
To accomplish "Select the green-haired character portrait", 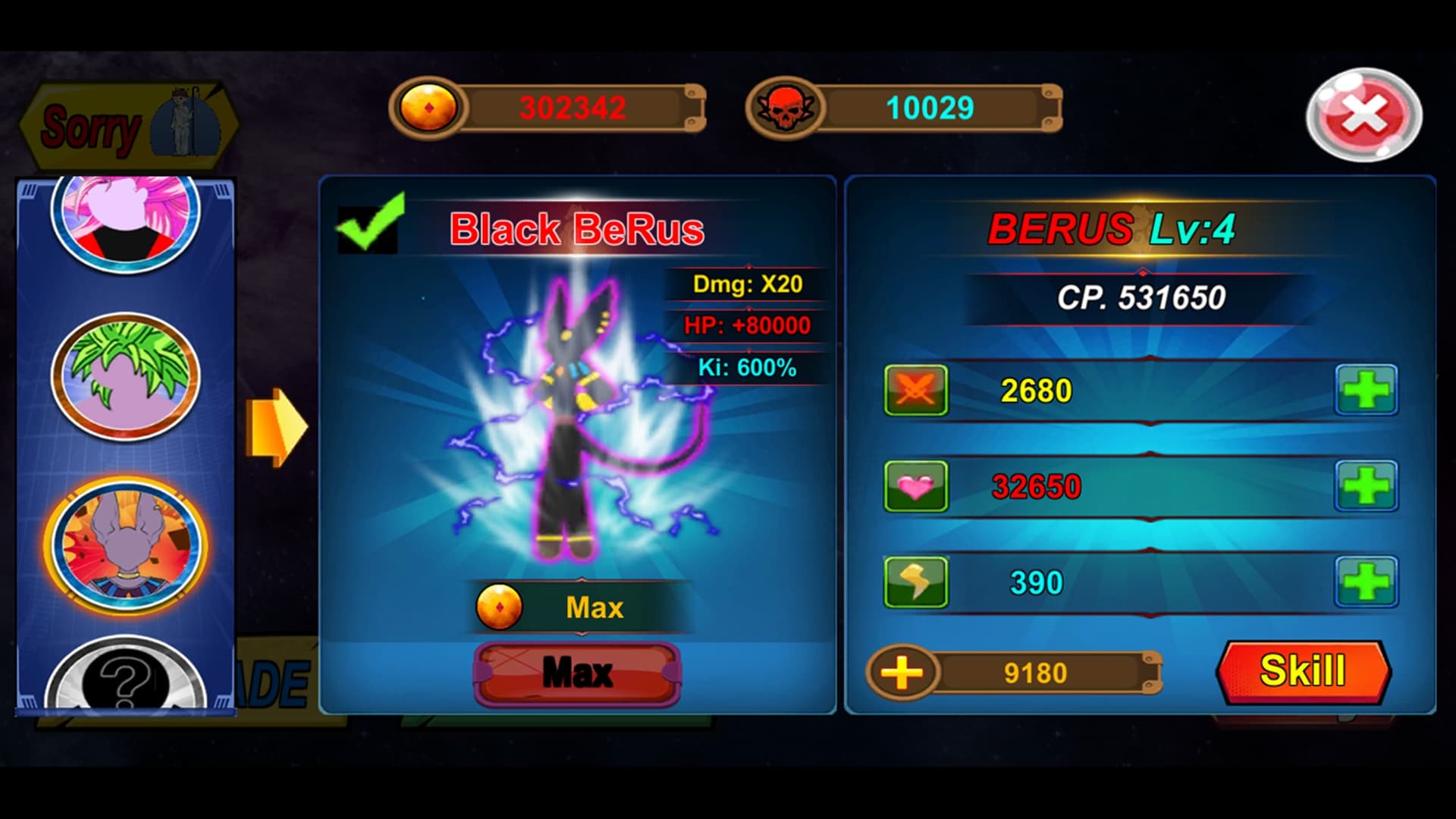I will point(126,376).
